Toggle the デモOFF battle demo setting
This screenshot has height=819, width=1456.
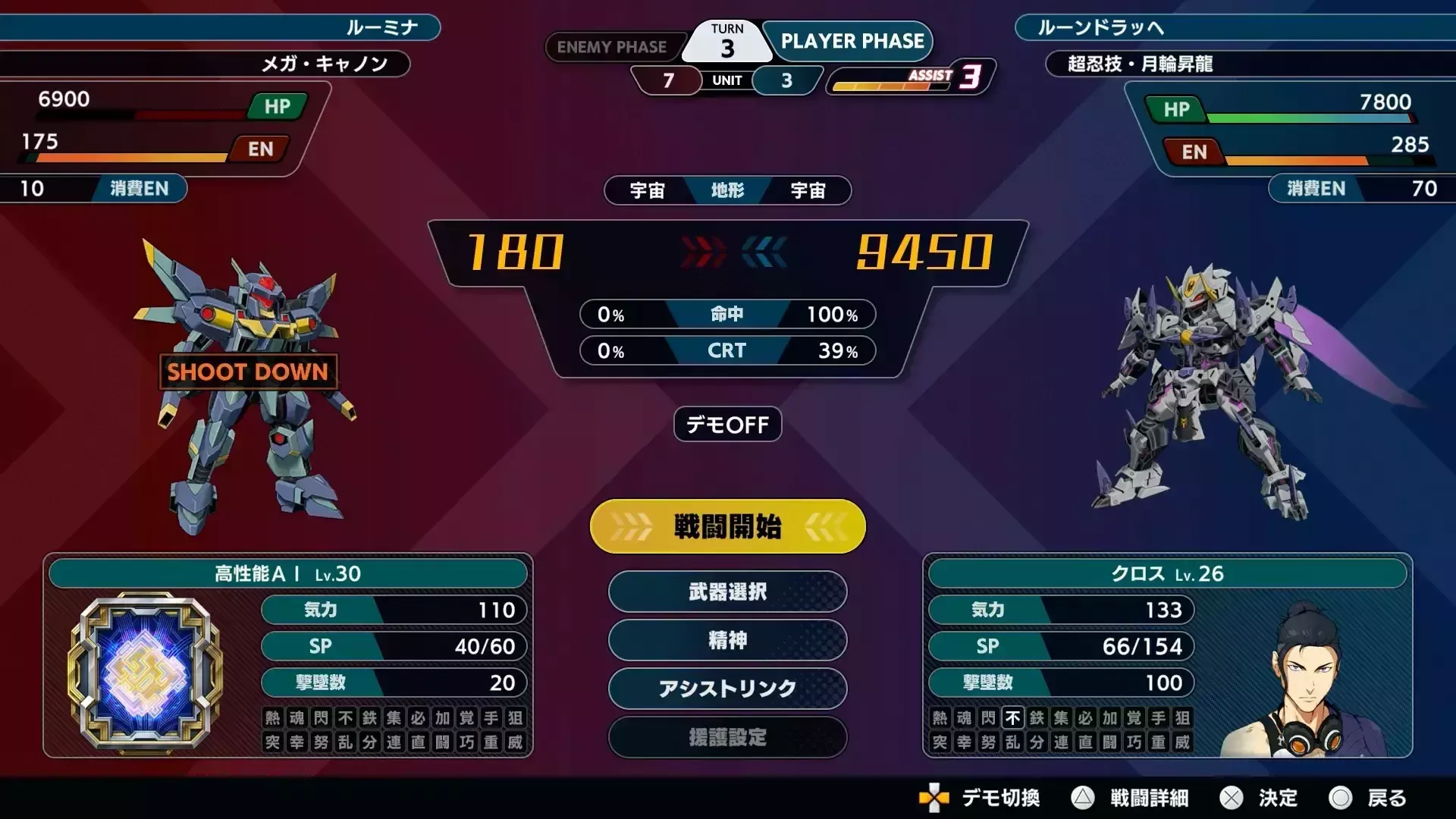click(726, 425)
